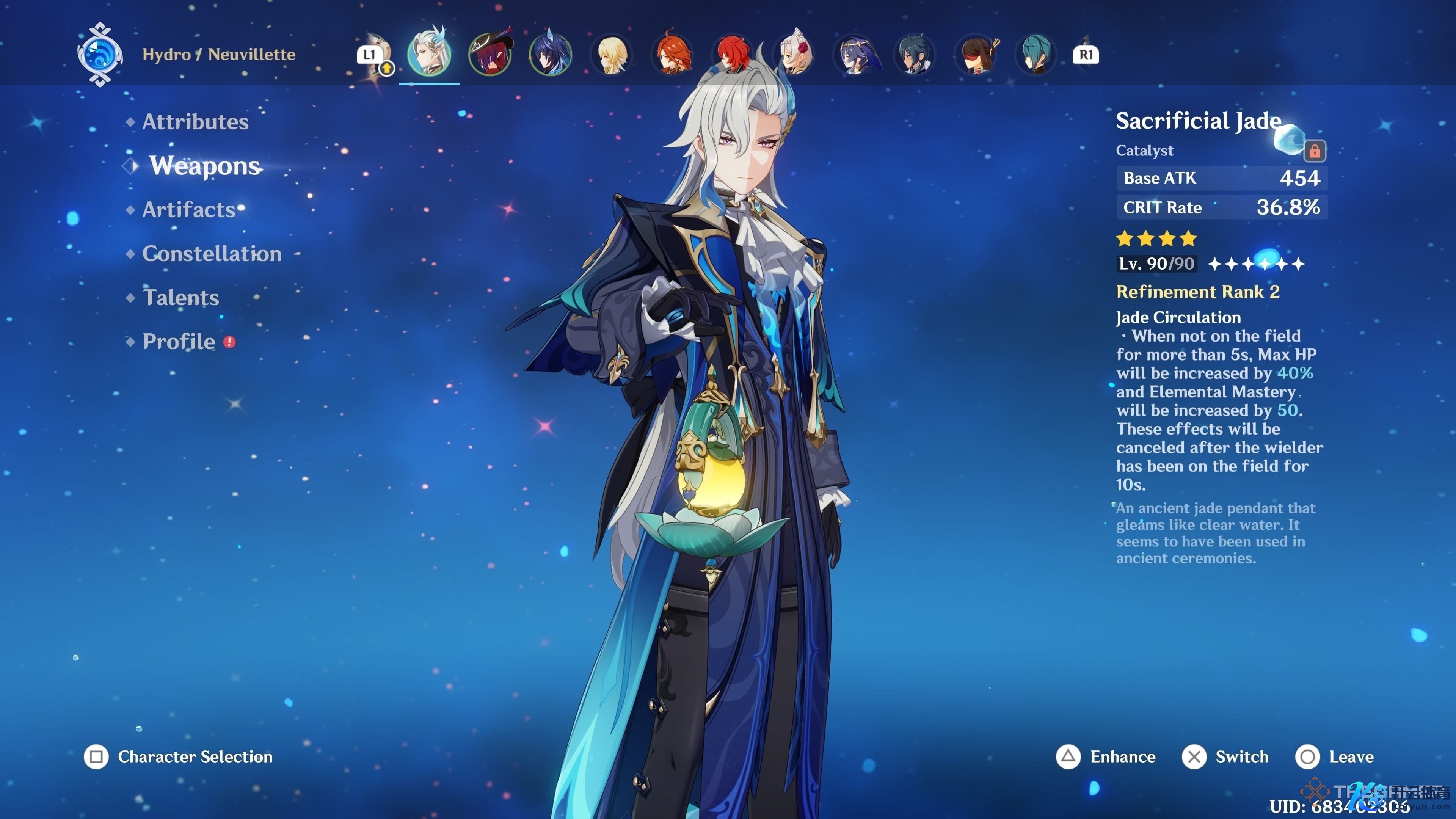Choose Noelle's portrait with the red rose
The width and height of the screenshot is (1456, 819).
pos(794,54)
